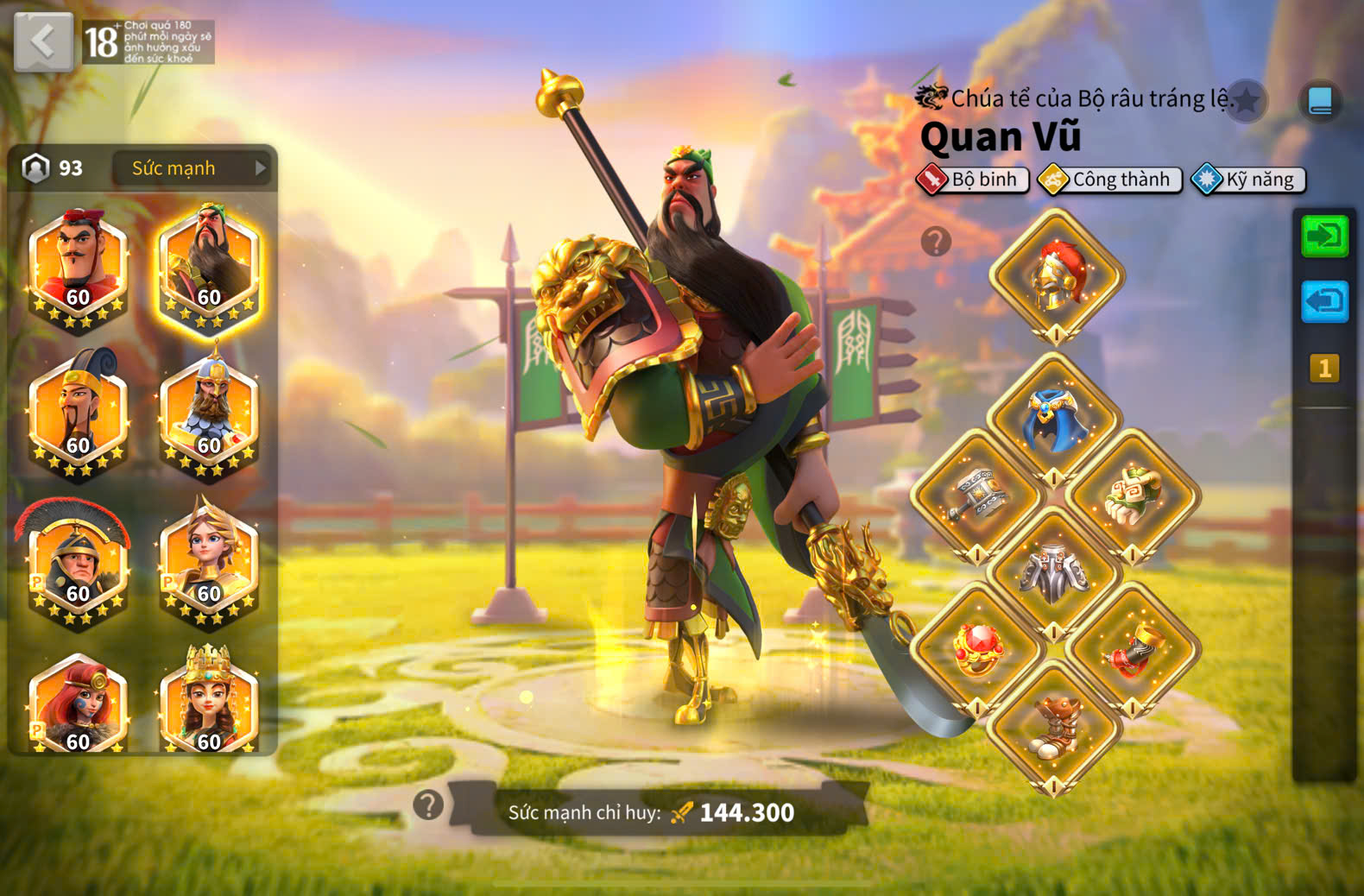Viewport: 1364px width, 896px height.
Task: Go back using the arrow button
Action: coord(43,41)
